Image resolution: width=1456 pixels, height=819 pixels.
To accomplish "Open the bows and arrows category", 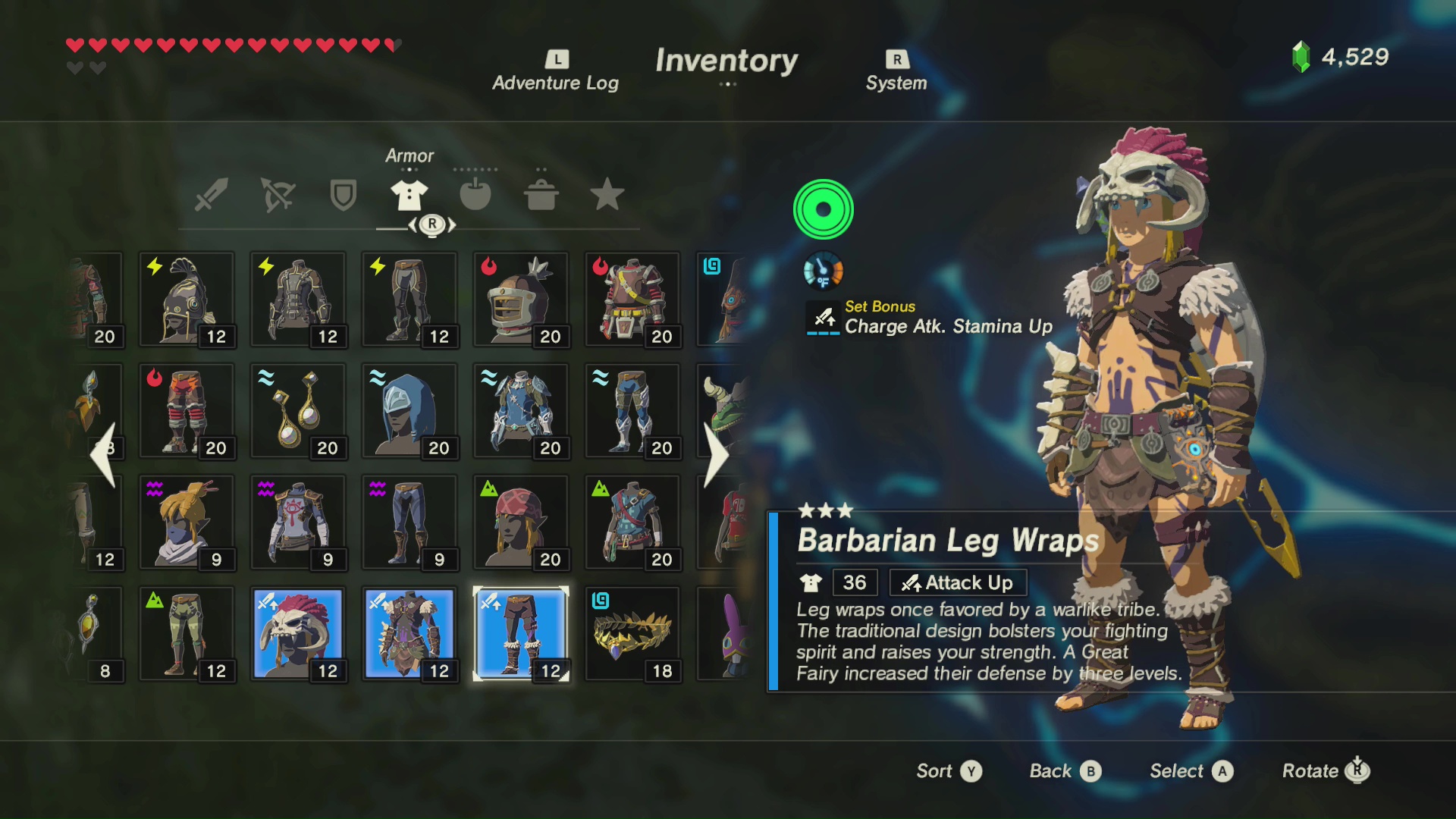I will tap(278, 195).
